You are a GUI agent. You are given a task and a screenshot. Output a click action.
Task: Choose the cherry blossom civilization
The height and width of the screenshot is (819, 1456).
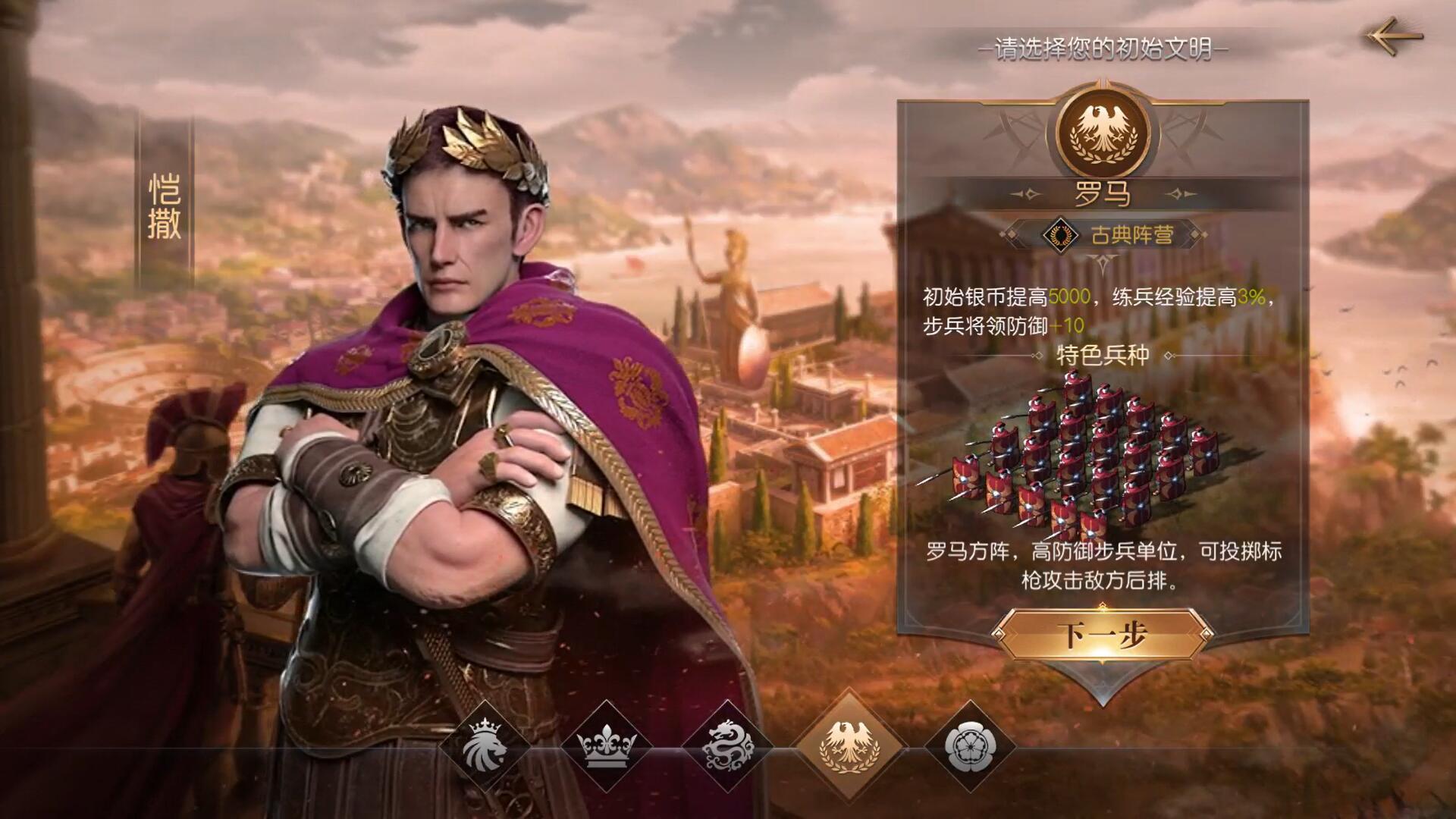pos(970,743)
